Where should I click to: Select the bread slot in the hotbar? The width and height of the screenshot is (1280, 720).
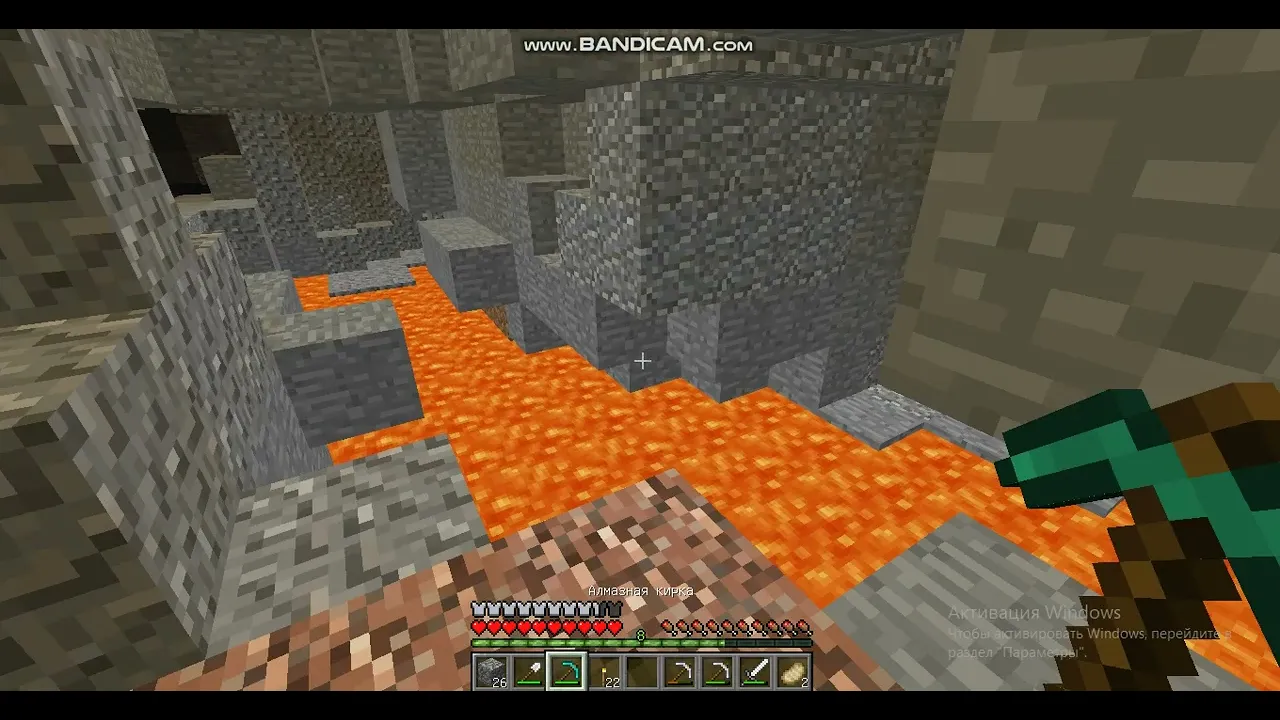(792, 671)
